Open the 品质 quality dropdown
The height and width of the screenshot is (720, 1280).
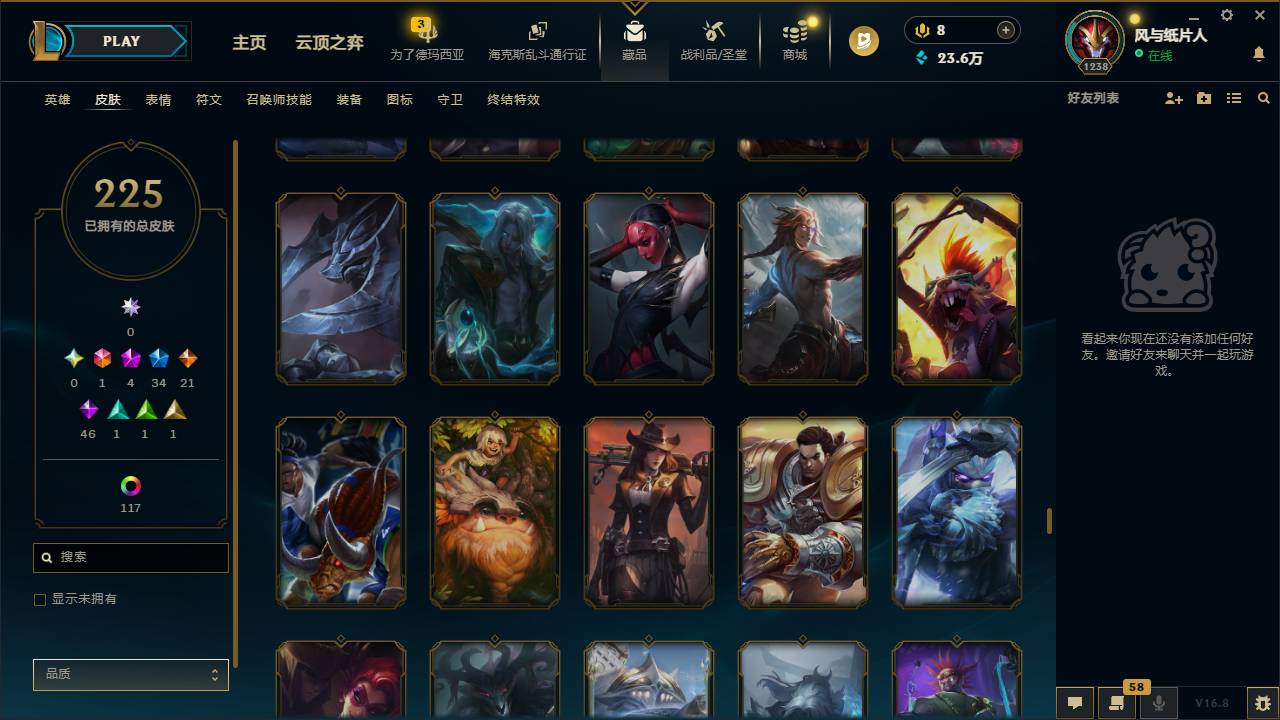pos(130,674)
